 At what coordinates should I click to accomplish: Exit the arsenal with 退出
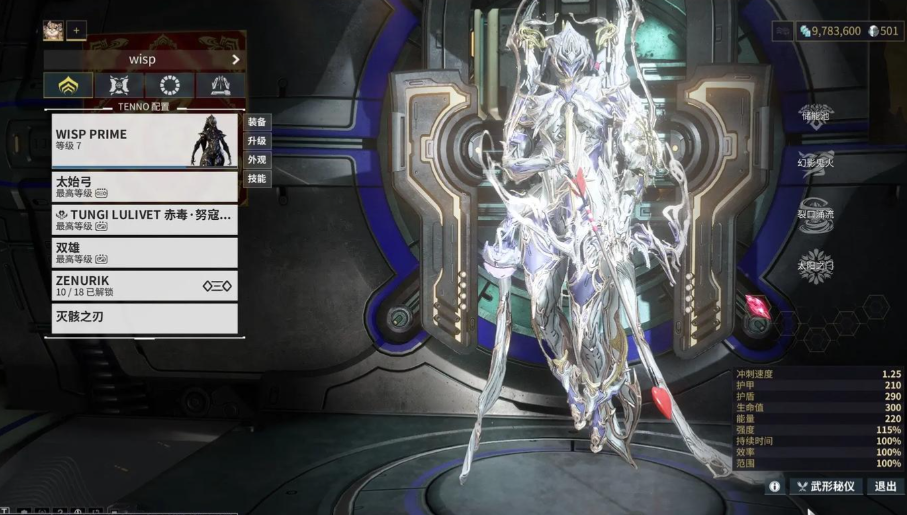[885, 486]
